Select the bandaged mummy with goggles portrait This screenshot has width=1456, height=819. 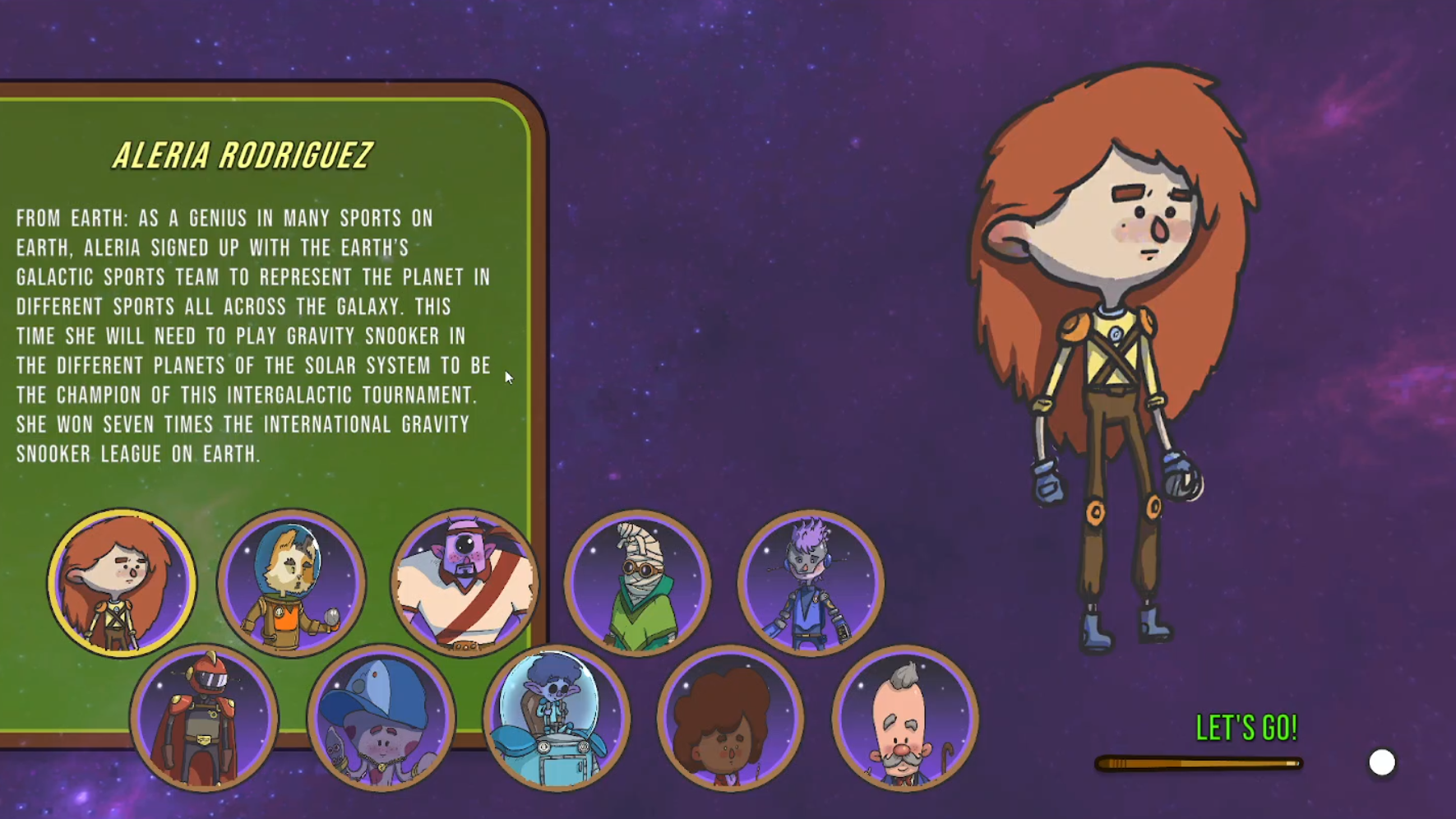[x=638, y=582]
